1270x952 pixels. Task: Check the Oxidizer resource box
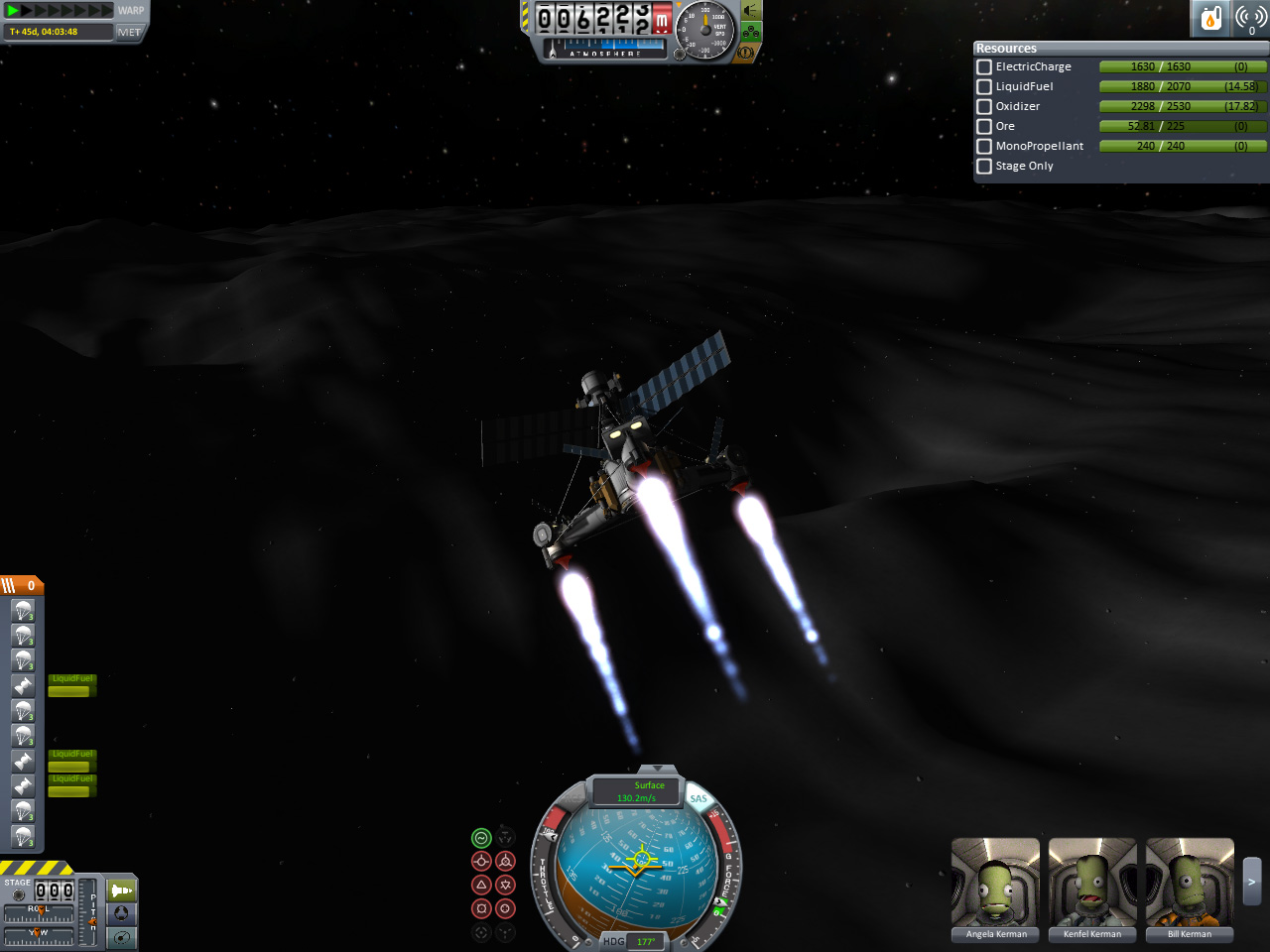[984, 107]
